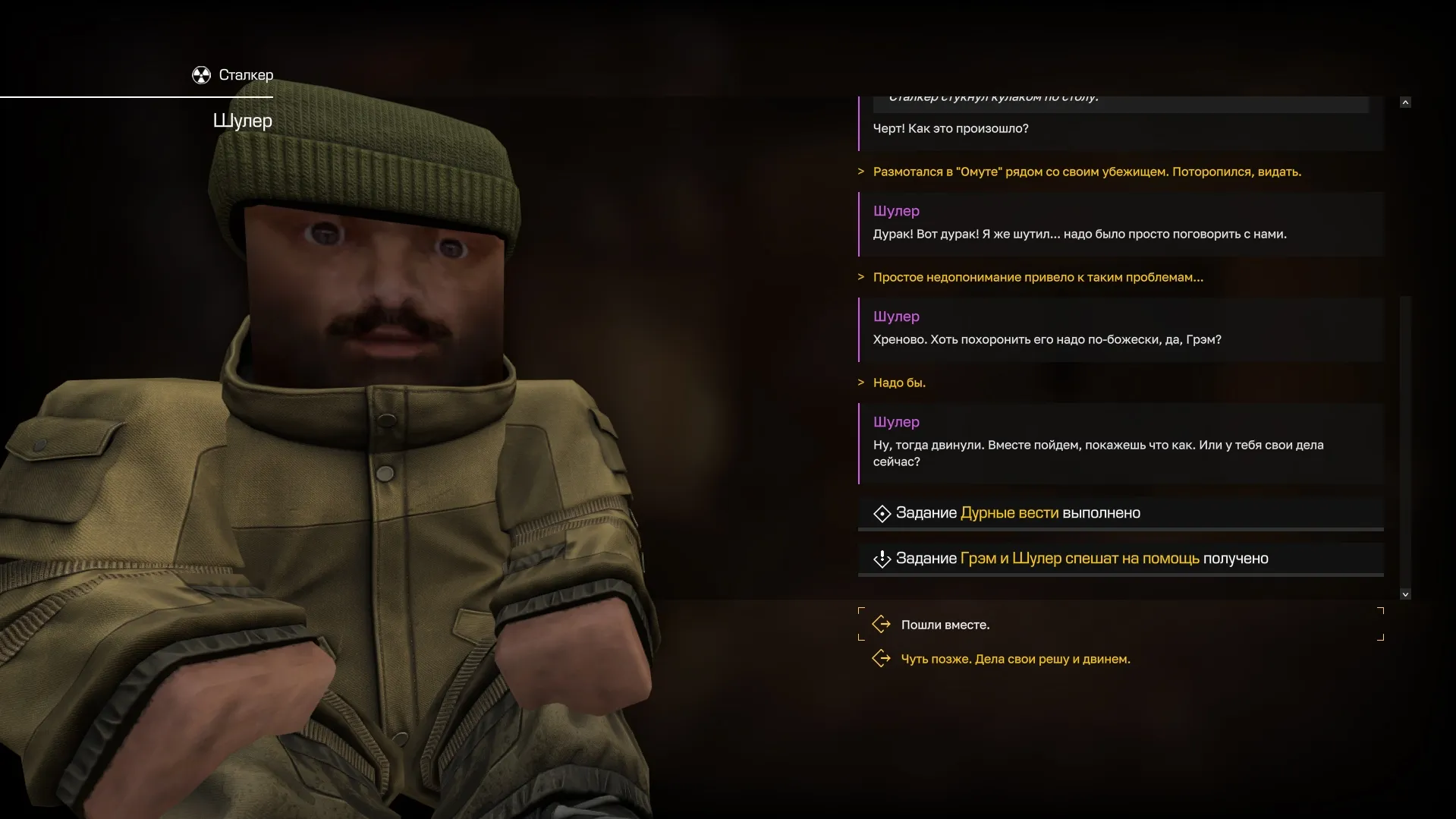Click the dialogue log scroll-up arrow
This screenshot has width=1456, height=819.
click(x=1405, y=102)
